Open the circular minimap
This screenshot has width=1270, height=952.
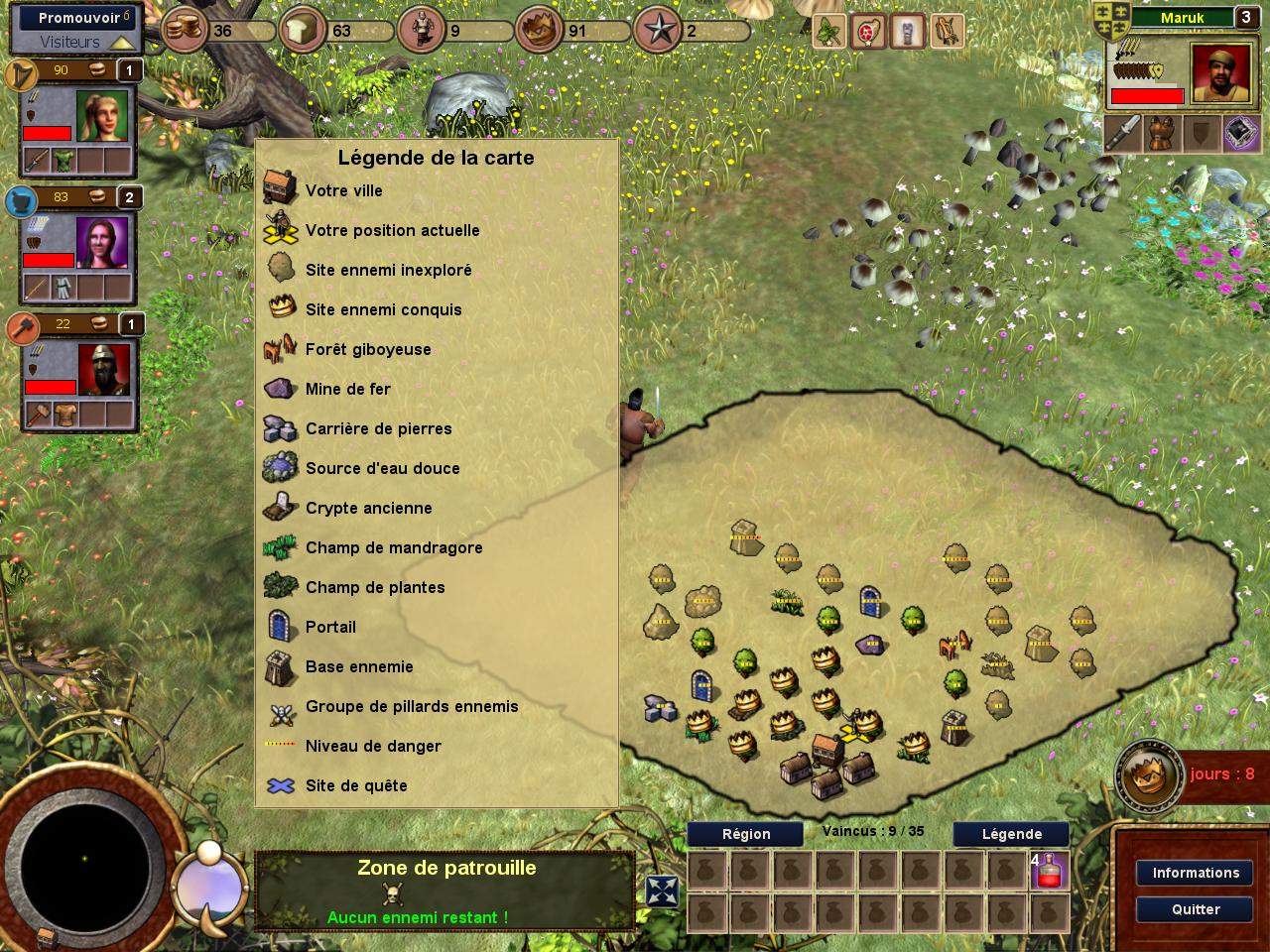pyautogui.click(x=83, y=859)
